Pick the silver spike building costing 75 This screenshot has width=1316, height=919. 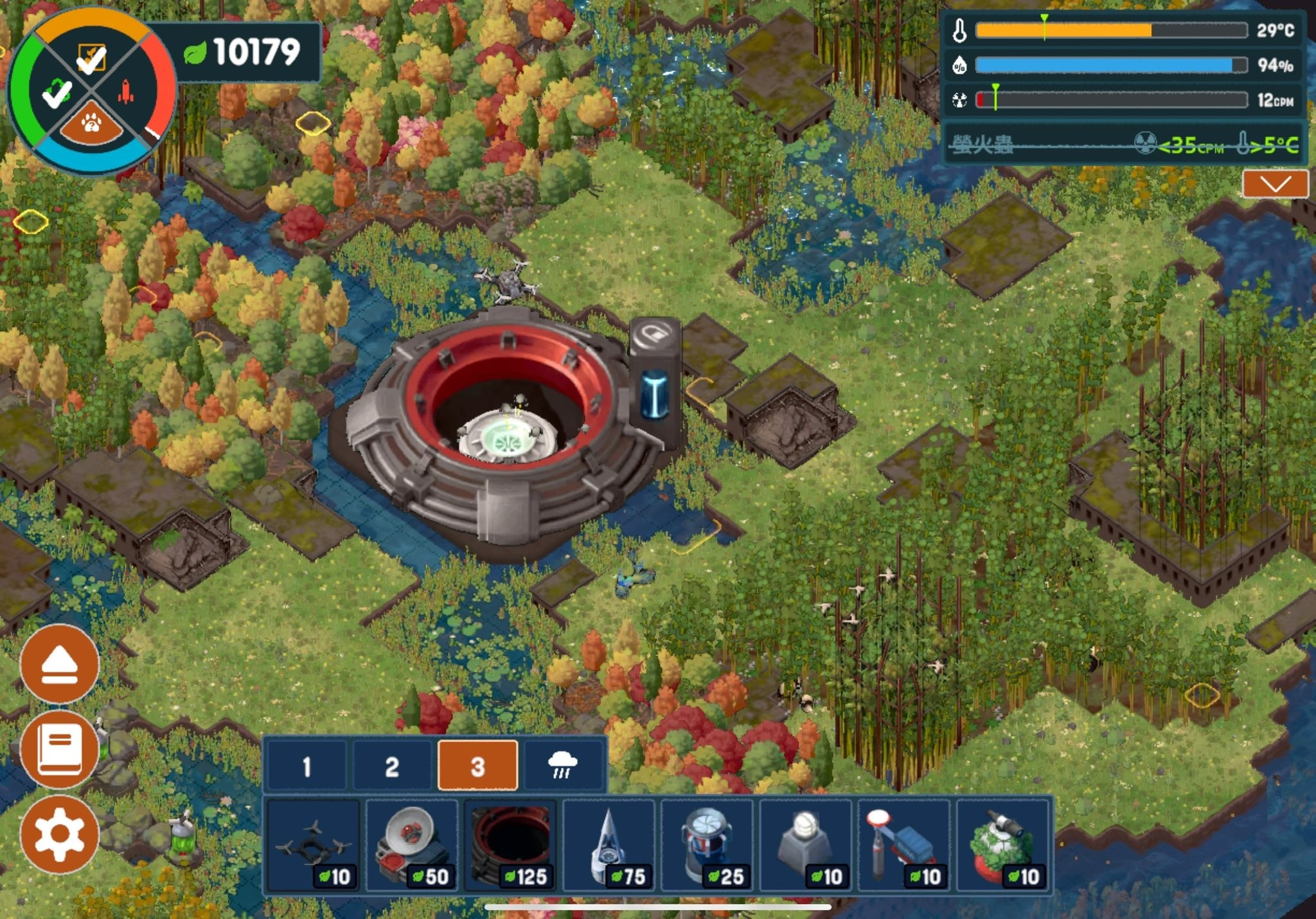609,845
